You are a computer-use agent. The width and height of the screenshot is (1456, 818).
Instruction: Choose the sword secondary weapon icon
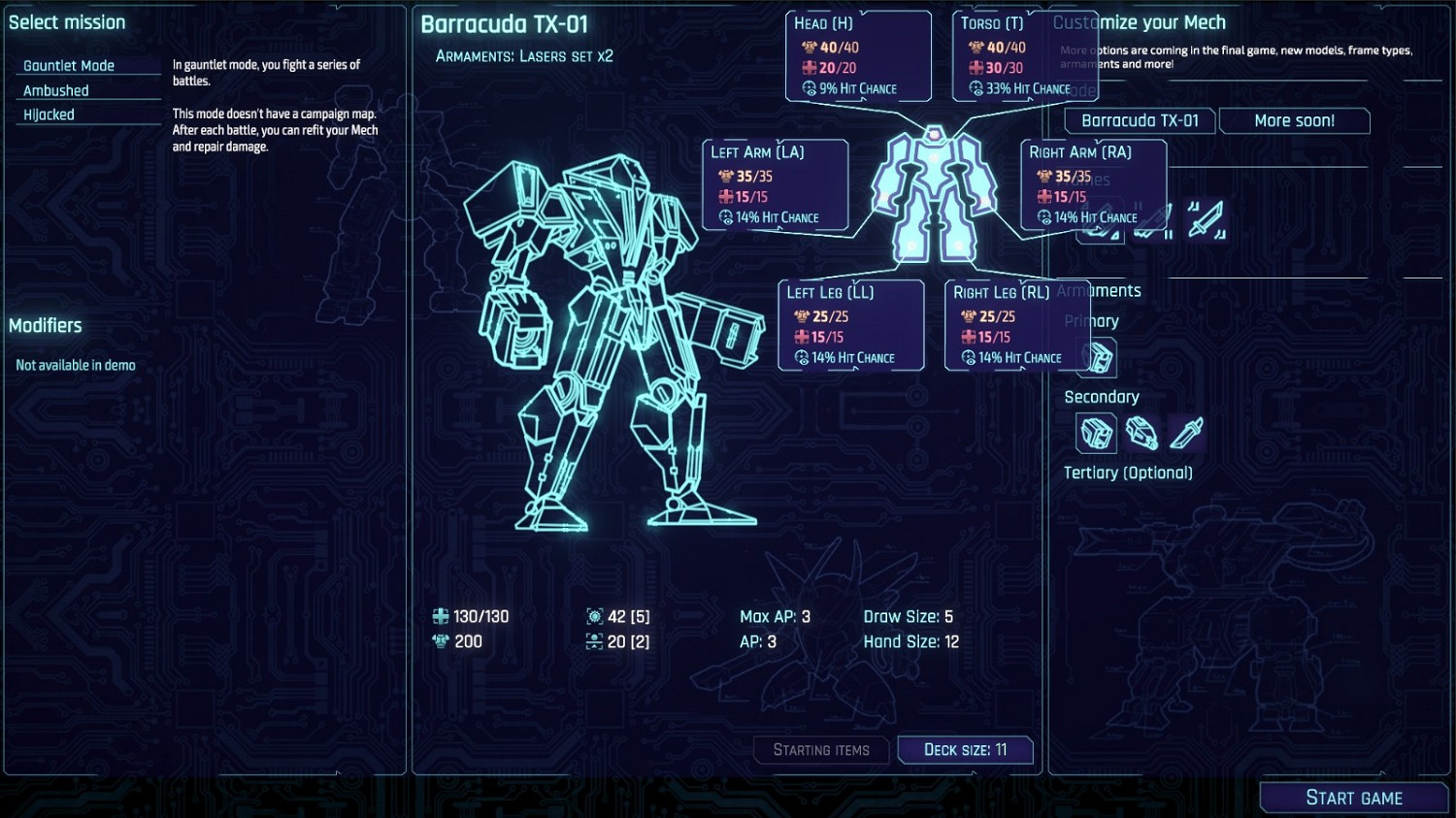pyautogui.click(x=1185, y=433)
